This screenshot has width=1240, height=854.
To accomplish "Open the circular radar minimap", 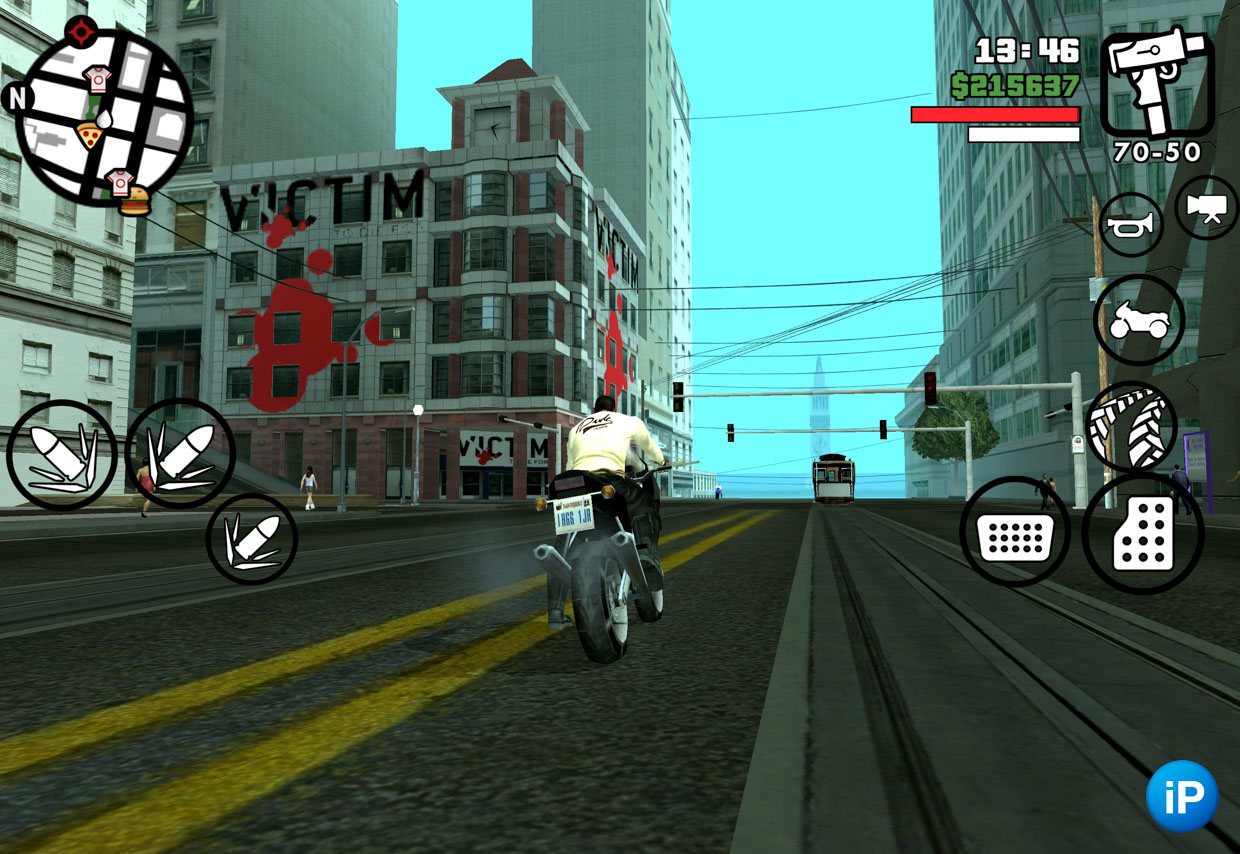I will point(104,117).
